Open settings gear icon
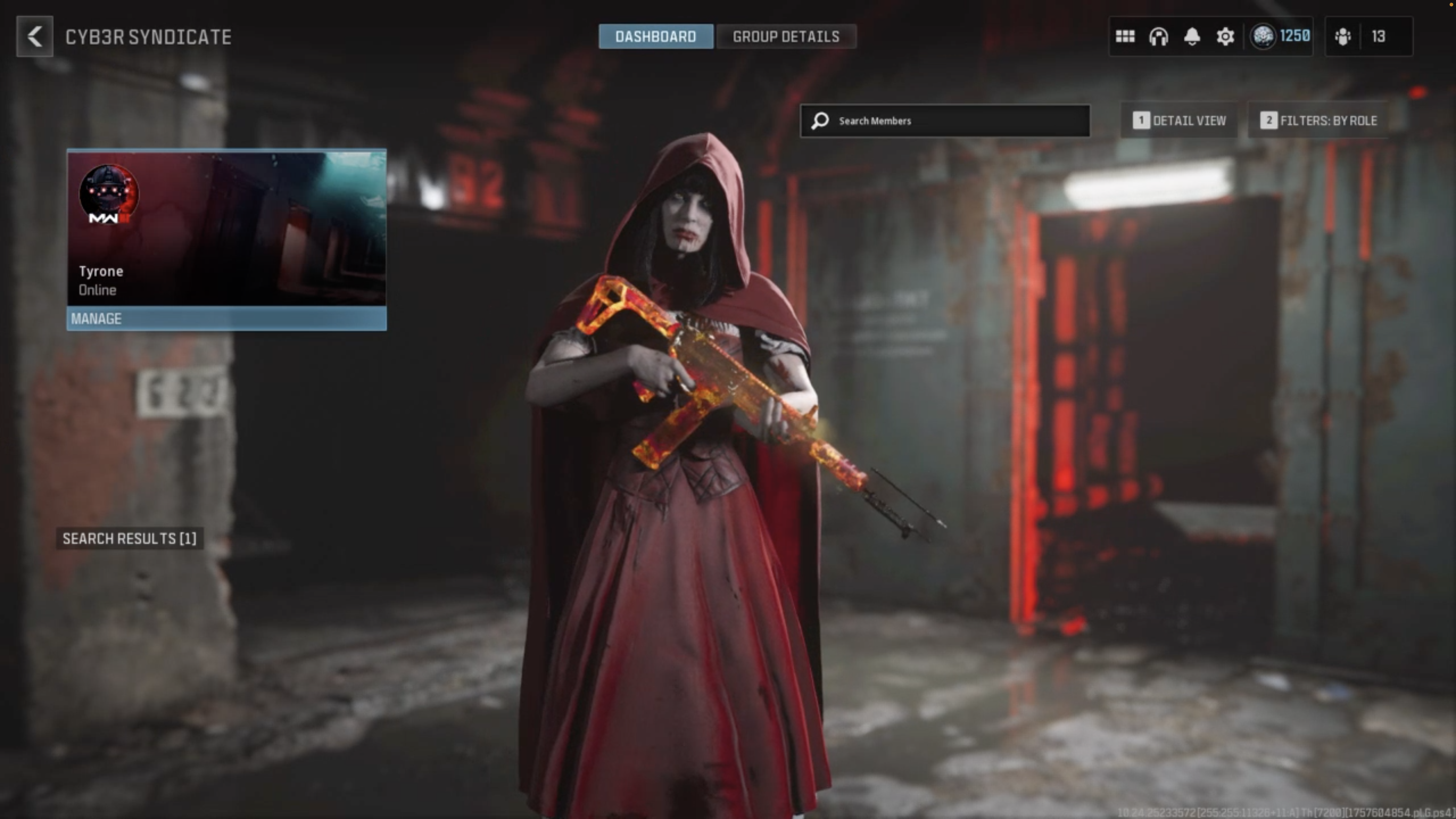 coord(1225,37)
